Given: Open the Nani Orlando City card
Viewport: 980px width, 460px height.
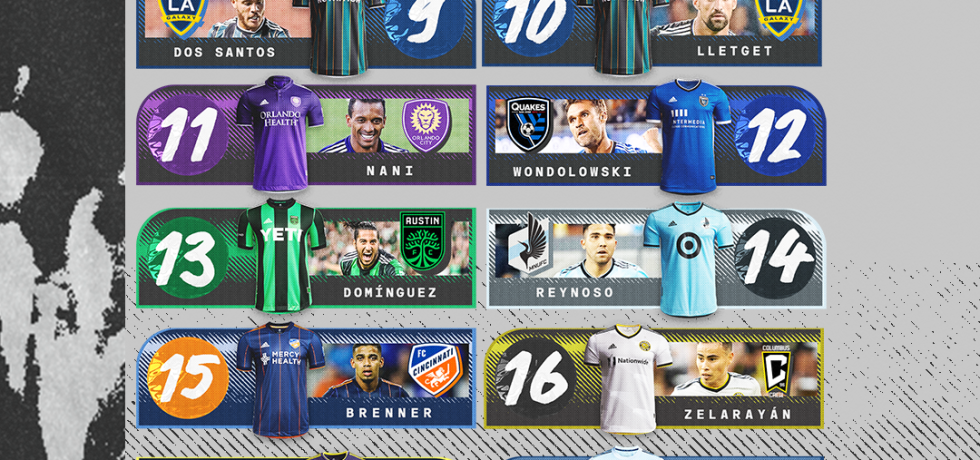Looking at the screenshot, I should pyautogui.click(x=305, y=135).
